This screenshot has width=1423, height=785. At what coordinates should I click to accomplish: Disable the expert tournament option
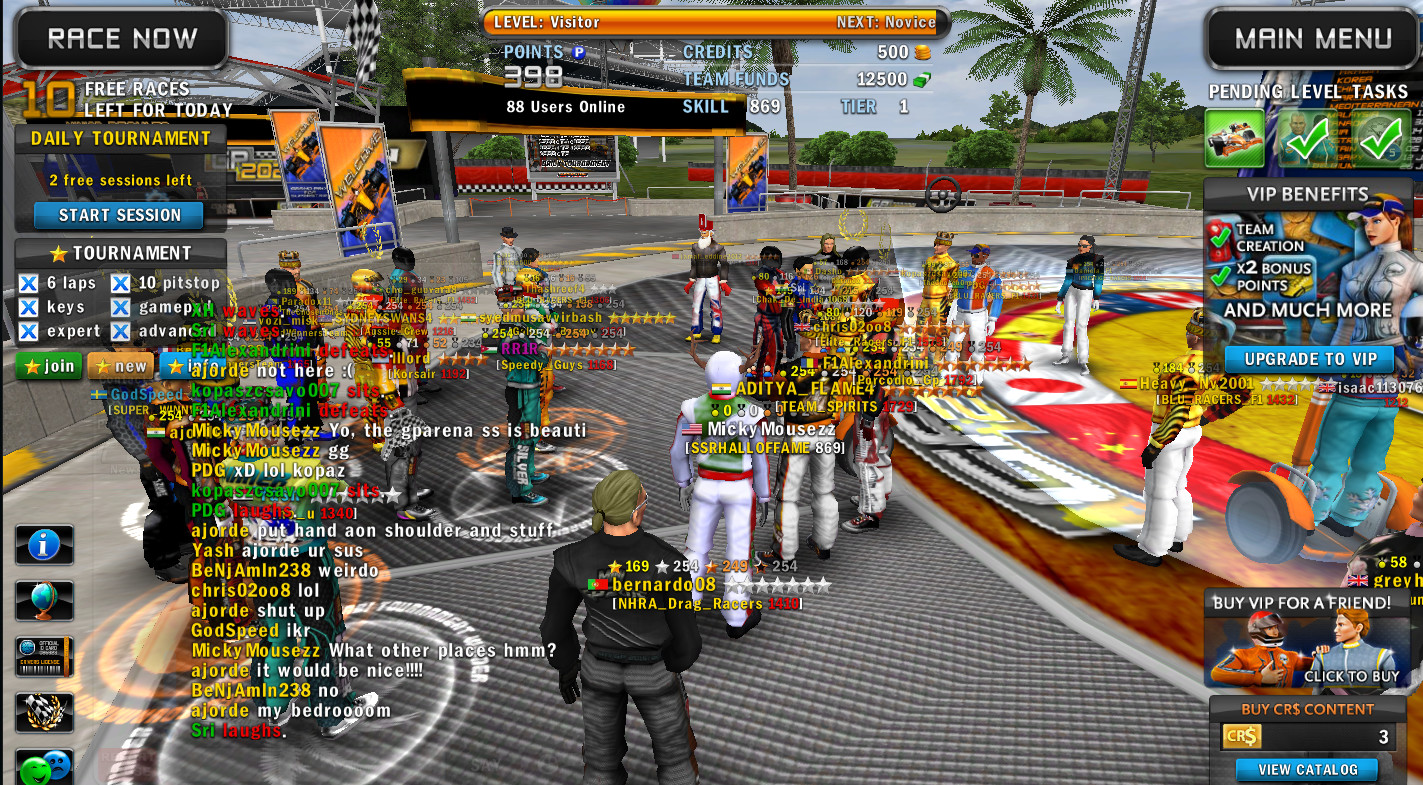click(26, 331)
